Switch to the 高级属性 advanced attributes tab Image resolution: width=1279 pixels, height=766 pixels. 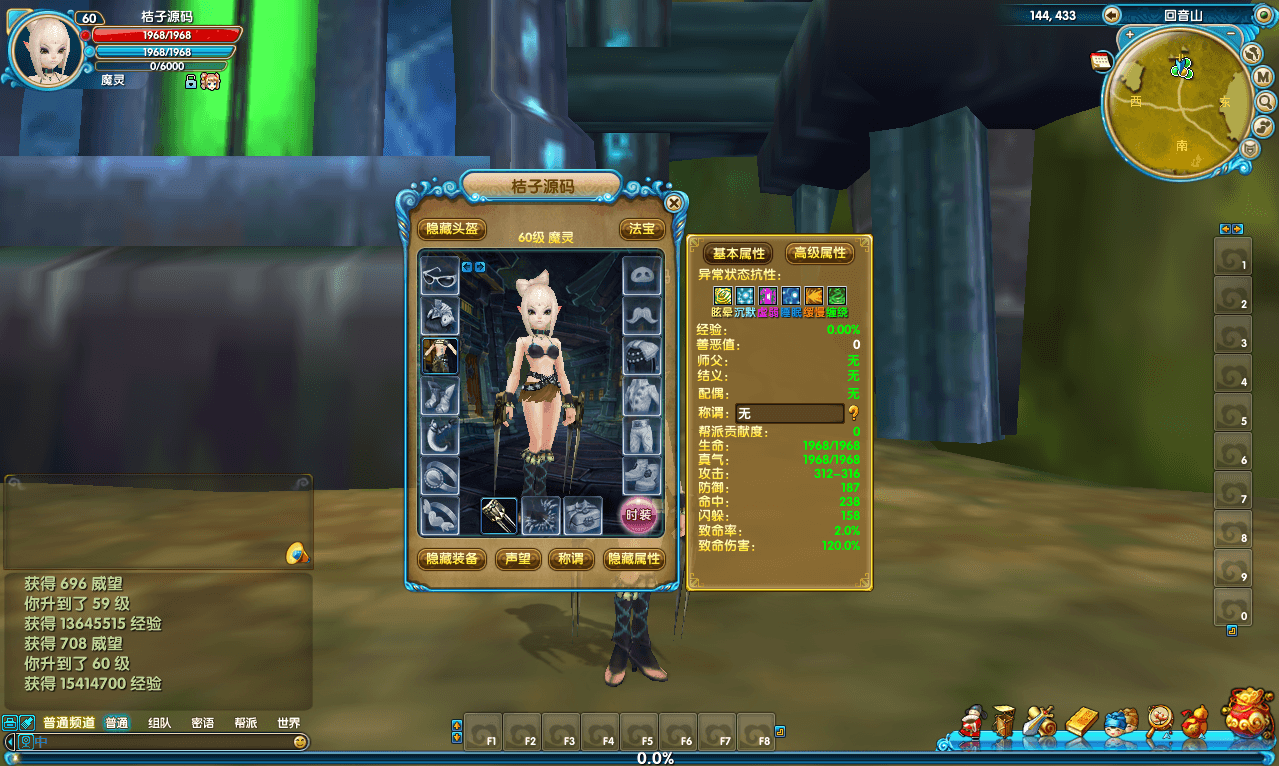820,254
